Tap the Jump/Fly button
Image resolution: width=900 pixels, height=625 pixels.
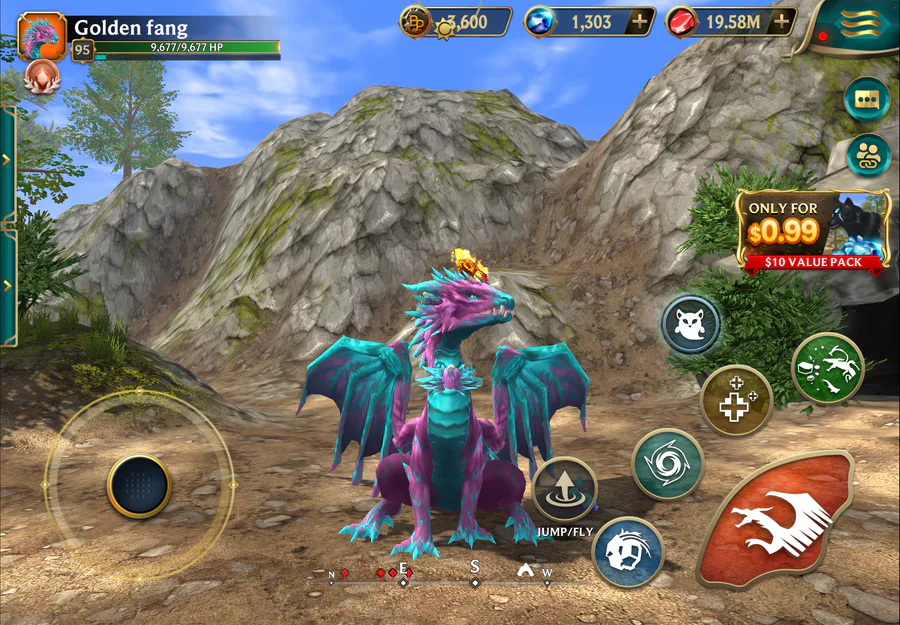[565, 488]
